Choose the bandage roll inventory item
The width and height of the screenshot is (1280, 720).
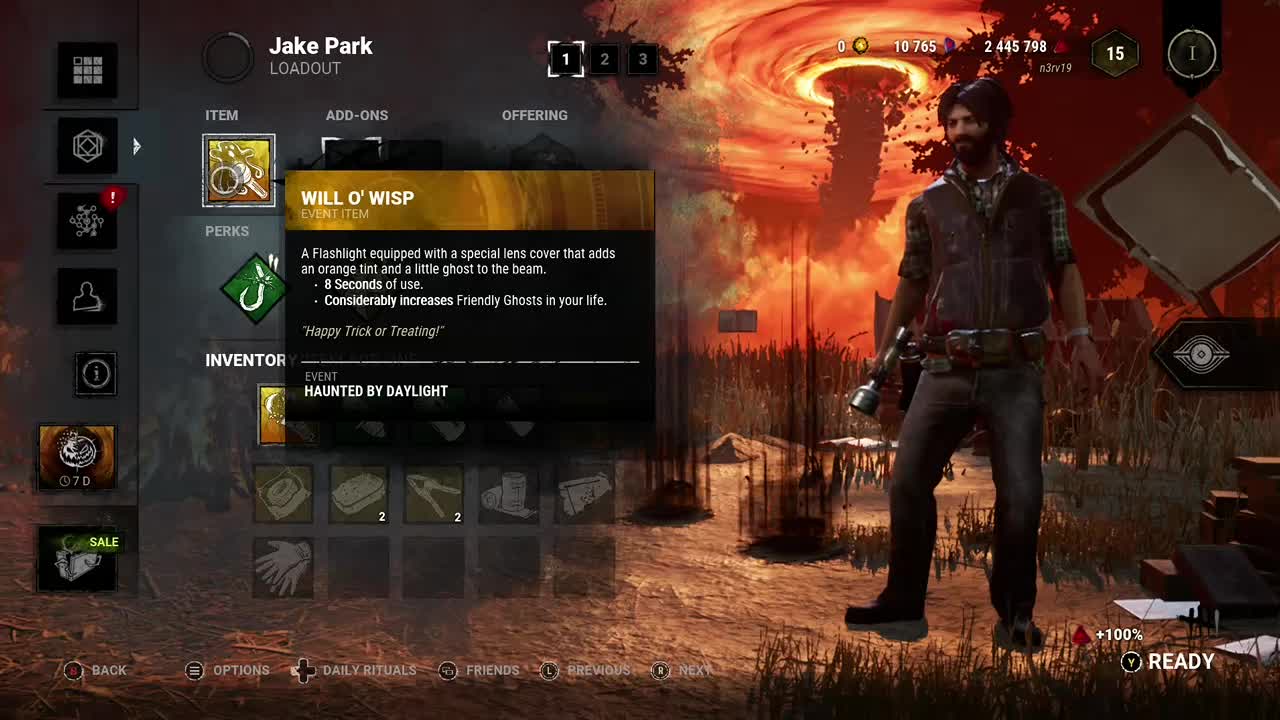pos(509,493)
